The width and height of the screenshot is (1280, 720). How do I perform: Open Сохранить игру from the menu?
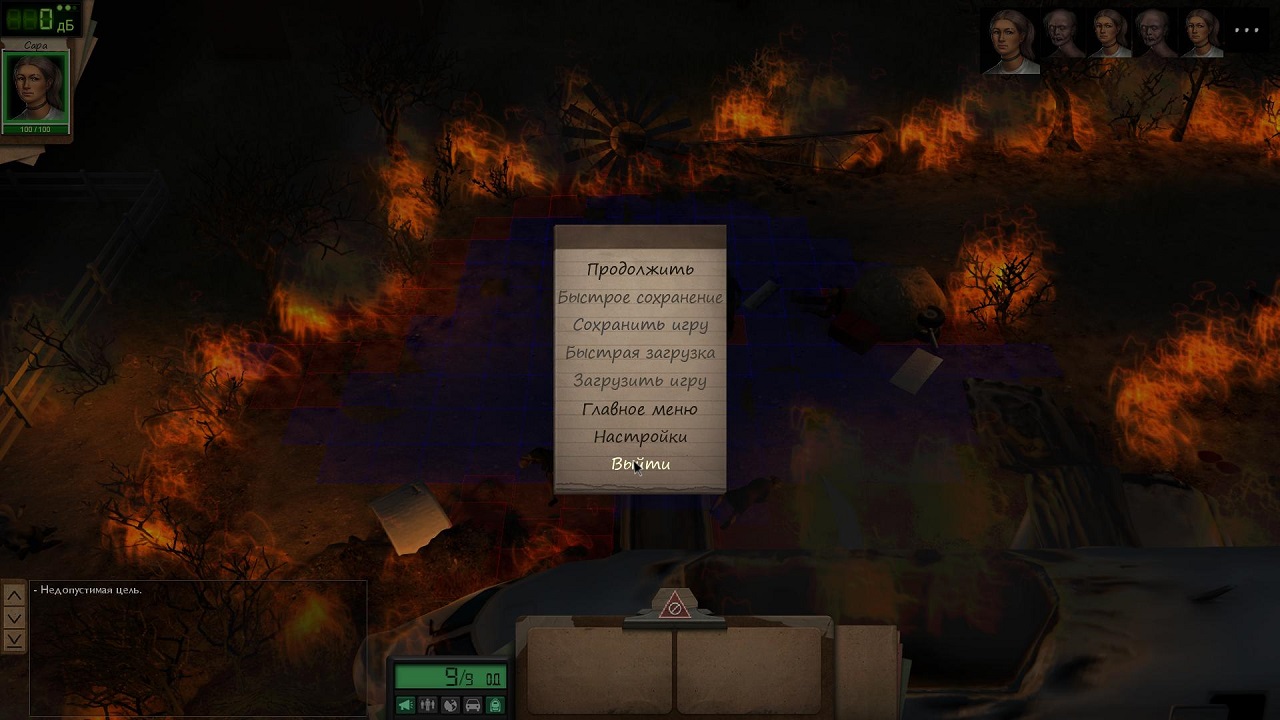point(640,325)
